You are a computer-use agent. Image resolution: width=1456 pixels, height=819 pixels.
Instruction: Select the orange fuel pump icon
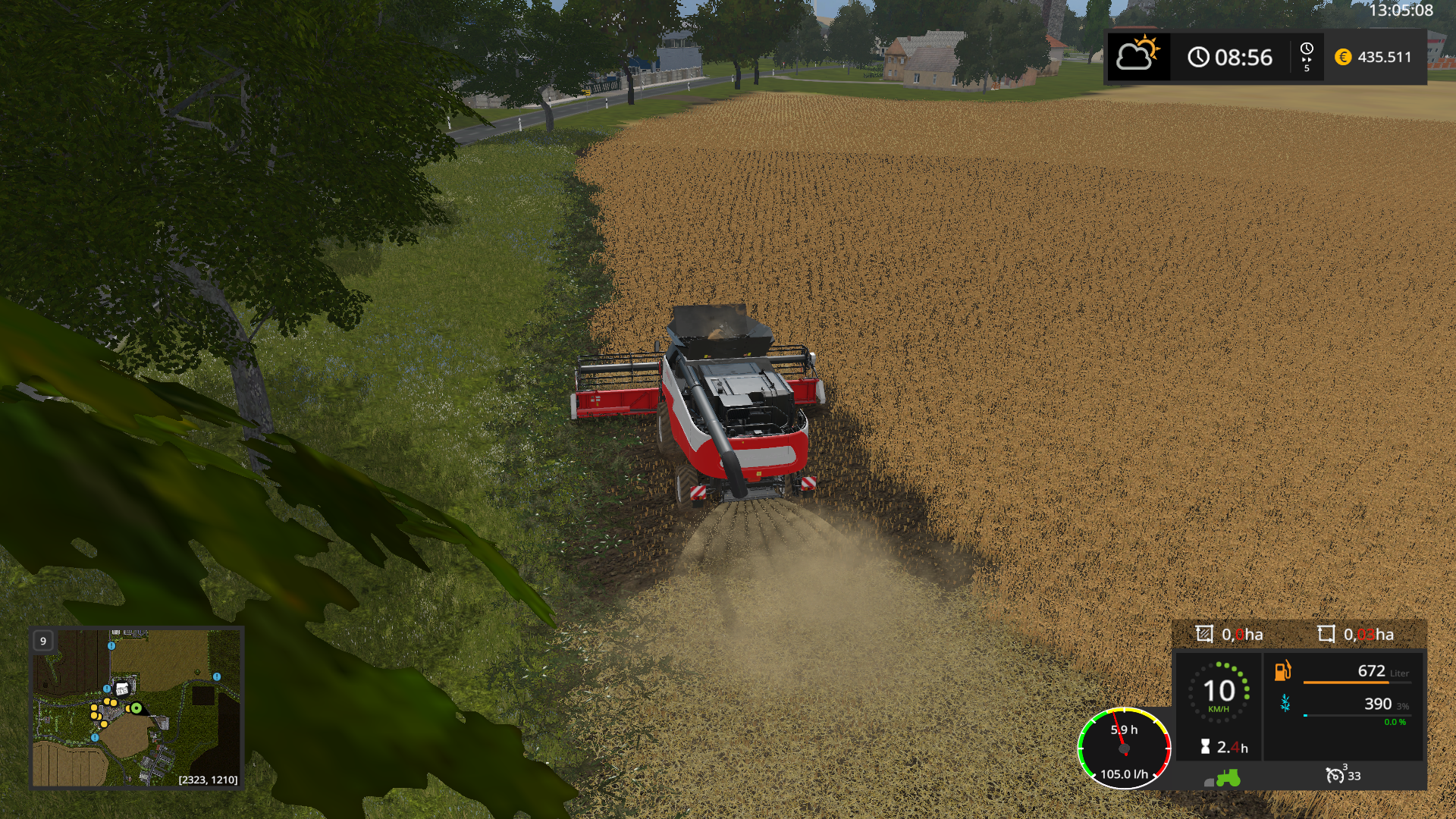1282,670
